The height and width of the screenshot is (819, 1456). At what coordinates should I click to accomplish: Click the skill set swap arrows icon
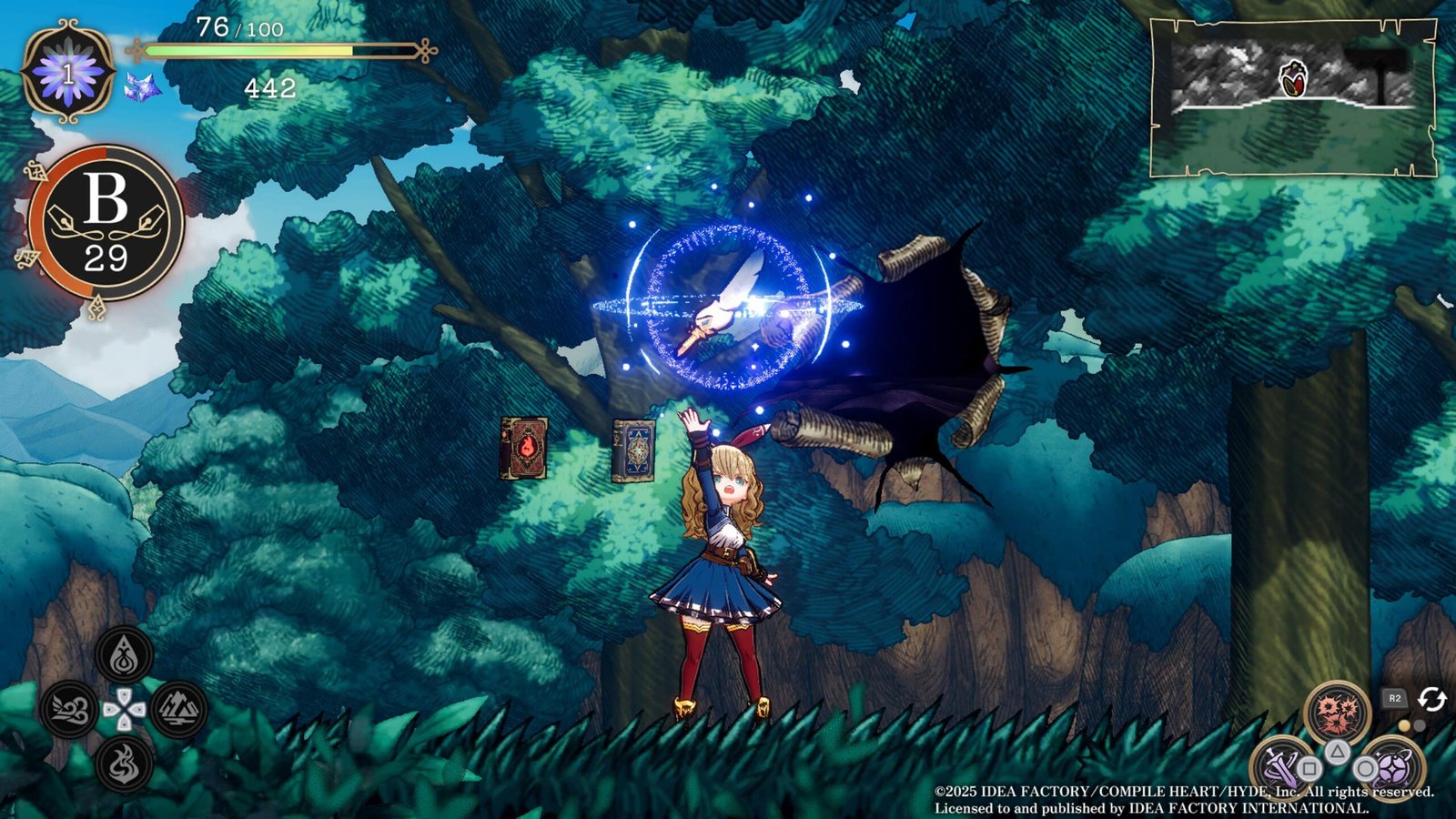pyautogui.click(x=1431, y=699)
